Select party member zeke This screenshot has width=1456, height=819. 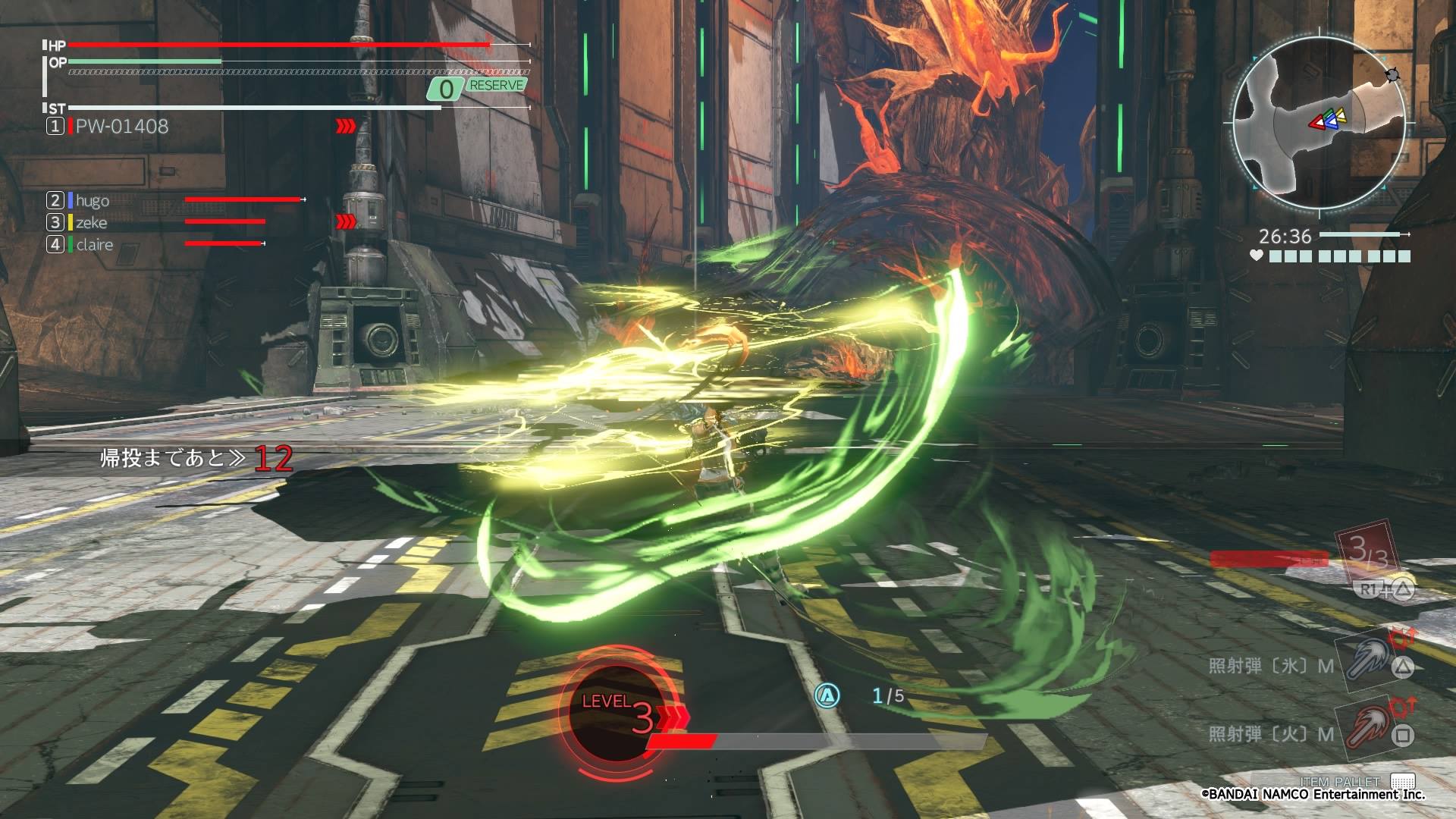[x=91, y=222]
